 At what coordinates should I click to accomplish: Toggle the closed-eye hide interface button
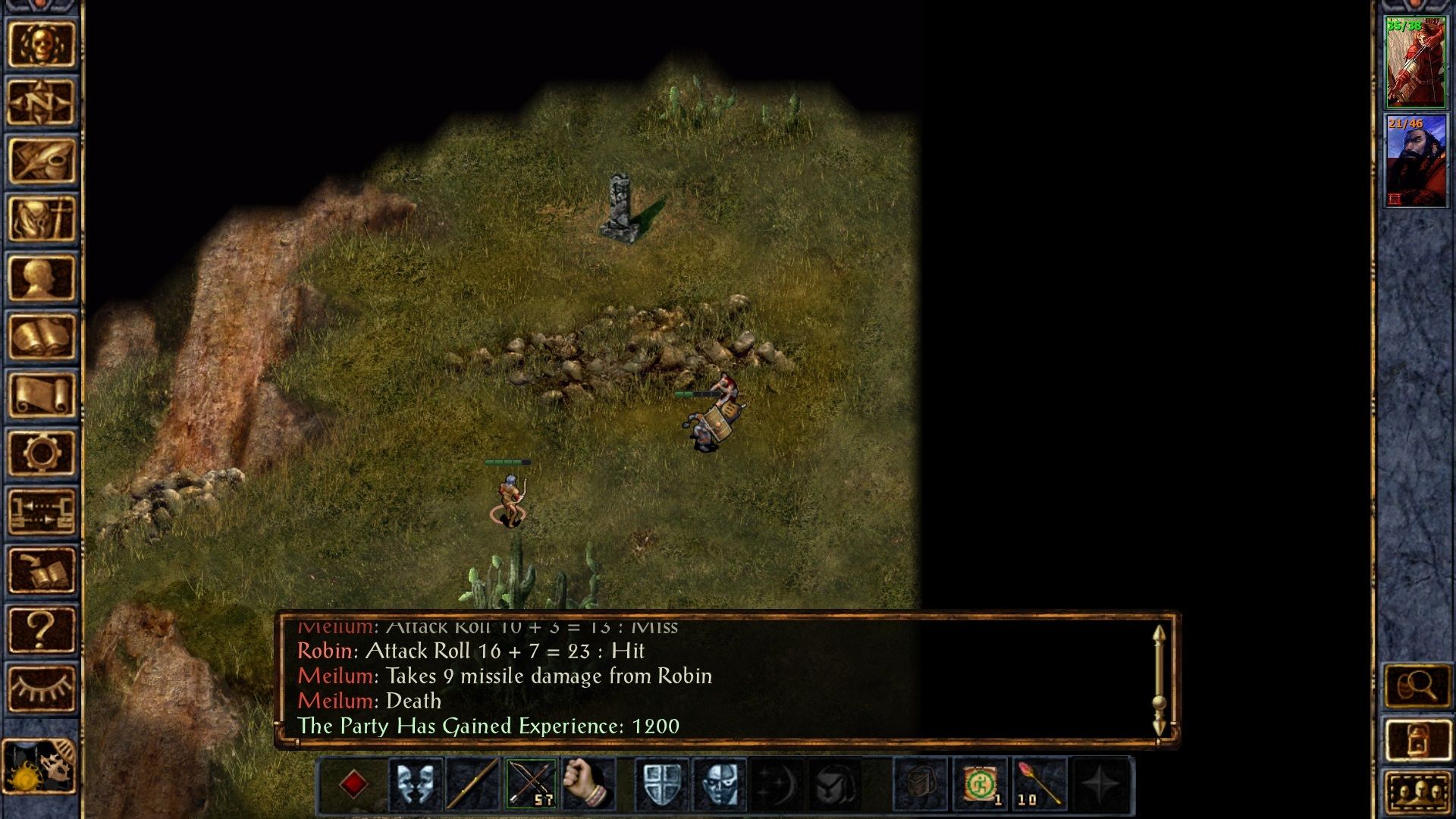point(42,688)
